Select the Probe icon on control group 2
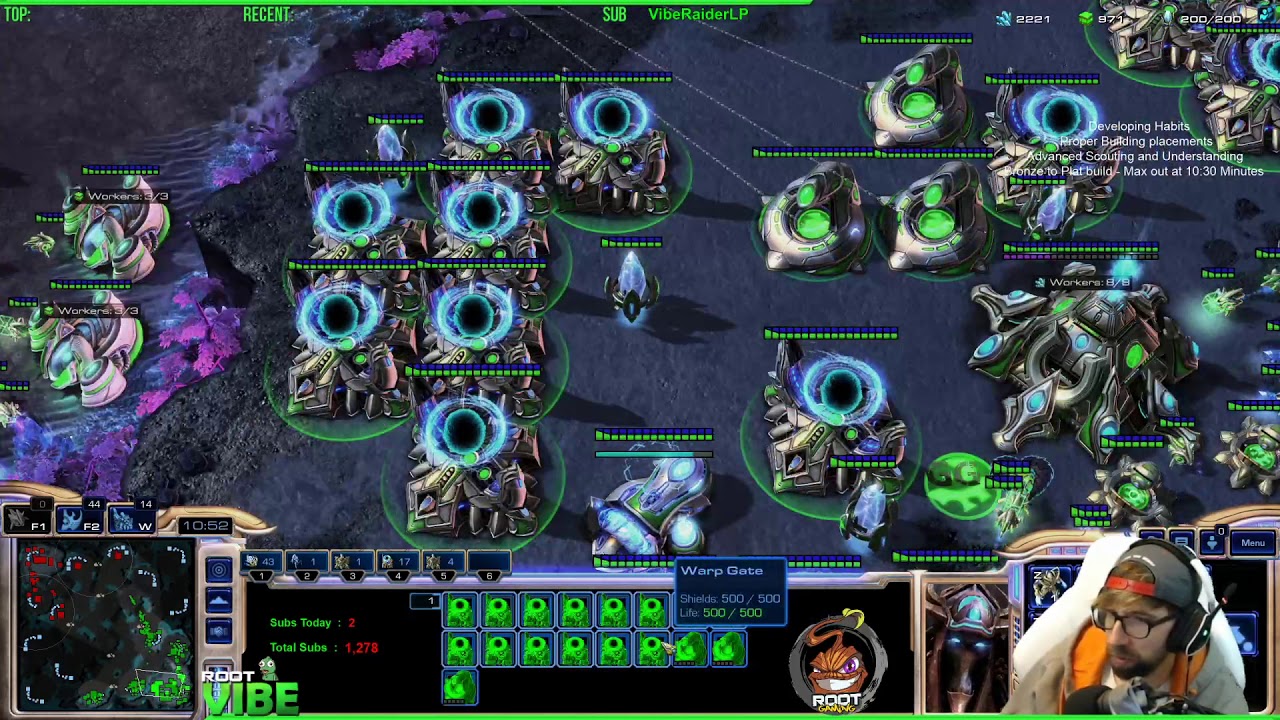The height and width of the screenshot is (720, 1280). tap(295, 561)
